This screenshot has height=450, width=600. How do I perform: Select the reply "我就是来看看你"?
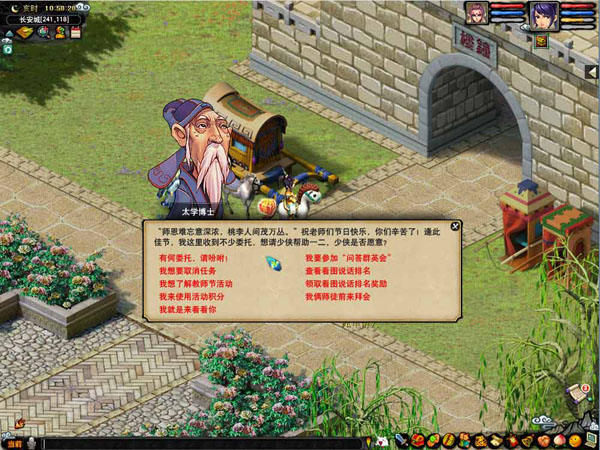(186, 310)
